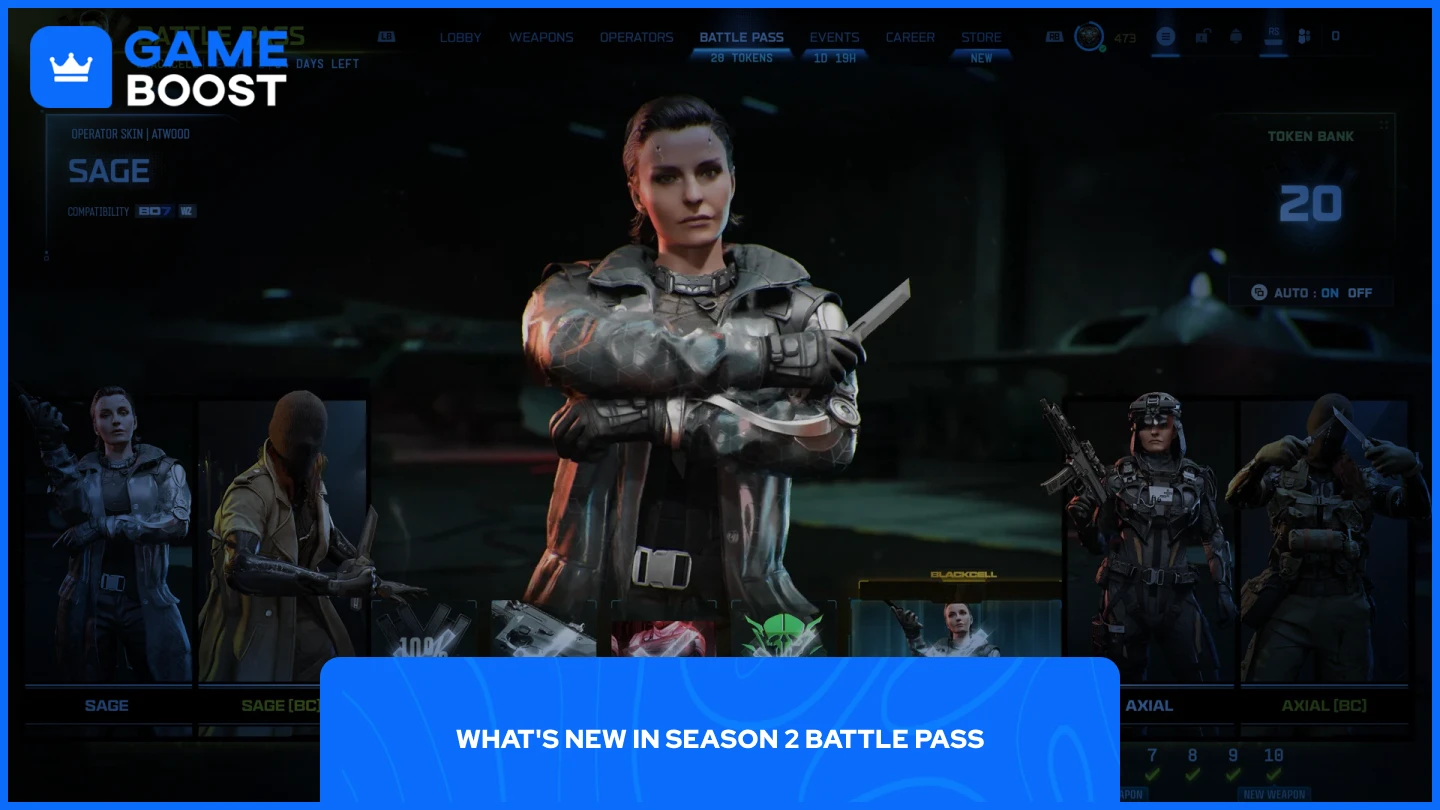
Task: Expand the Token Bank panel corner control
Action: coord(1385,122)
